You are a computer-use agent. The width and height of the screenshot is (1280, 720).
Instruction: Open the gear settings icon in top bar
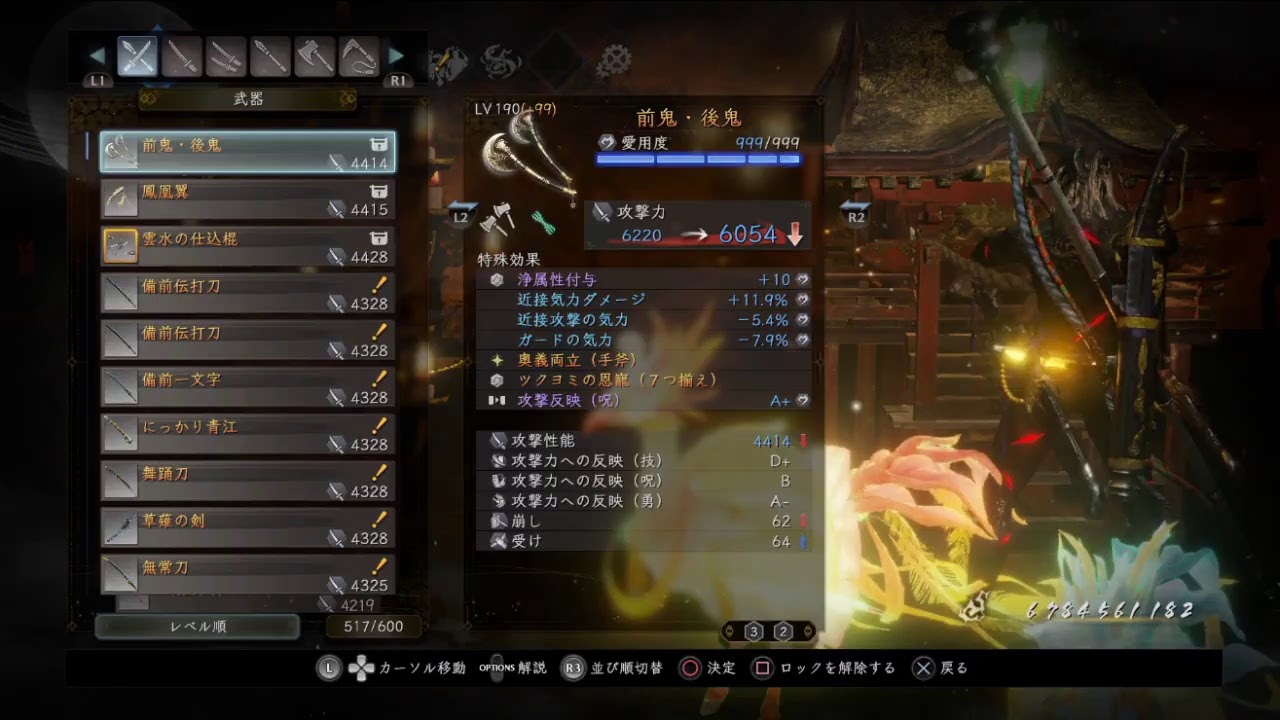613,62
